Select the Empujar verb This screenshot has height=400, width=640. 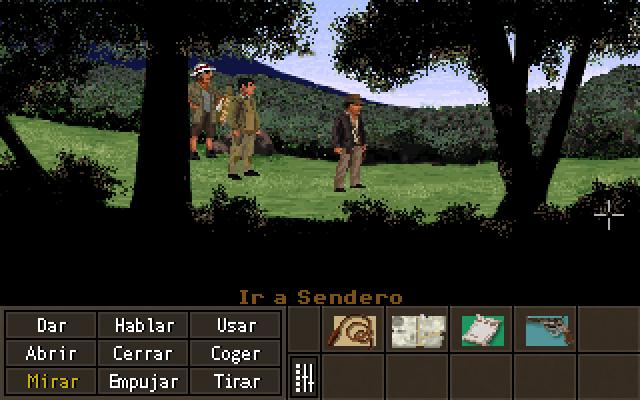144,381
